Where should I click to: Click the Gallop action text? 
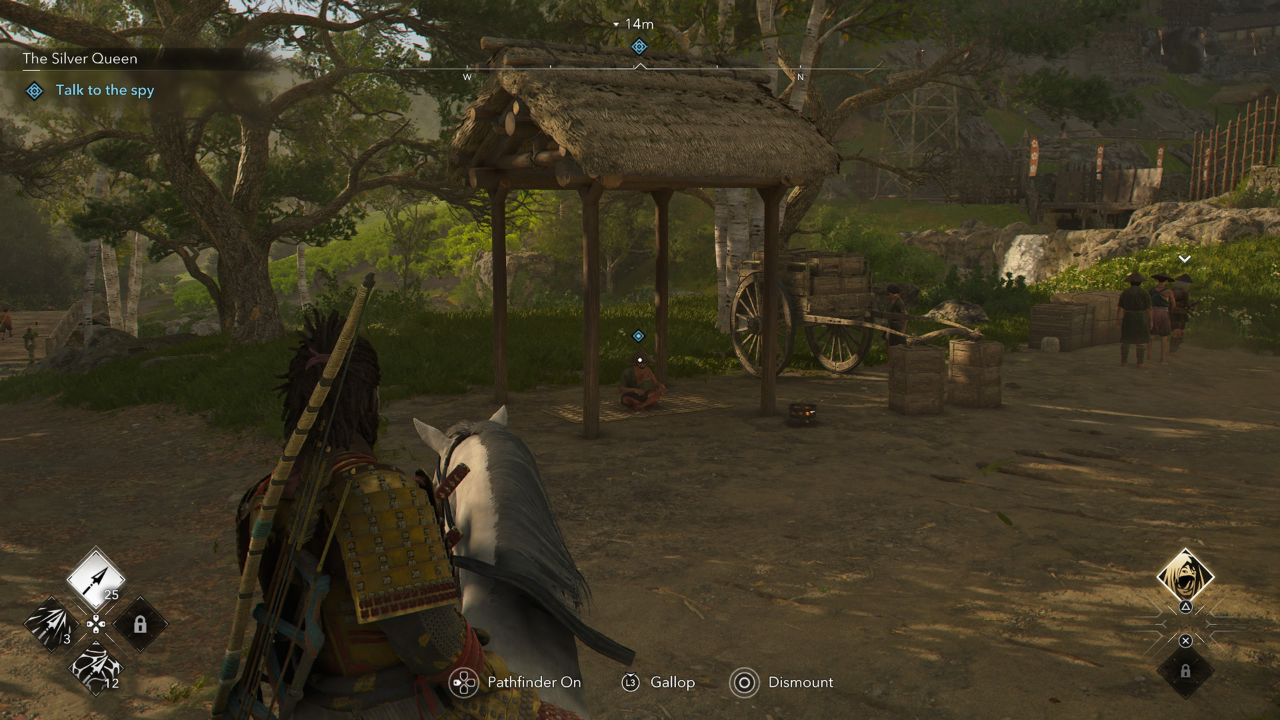(671, 682)
